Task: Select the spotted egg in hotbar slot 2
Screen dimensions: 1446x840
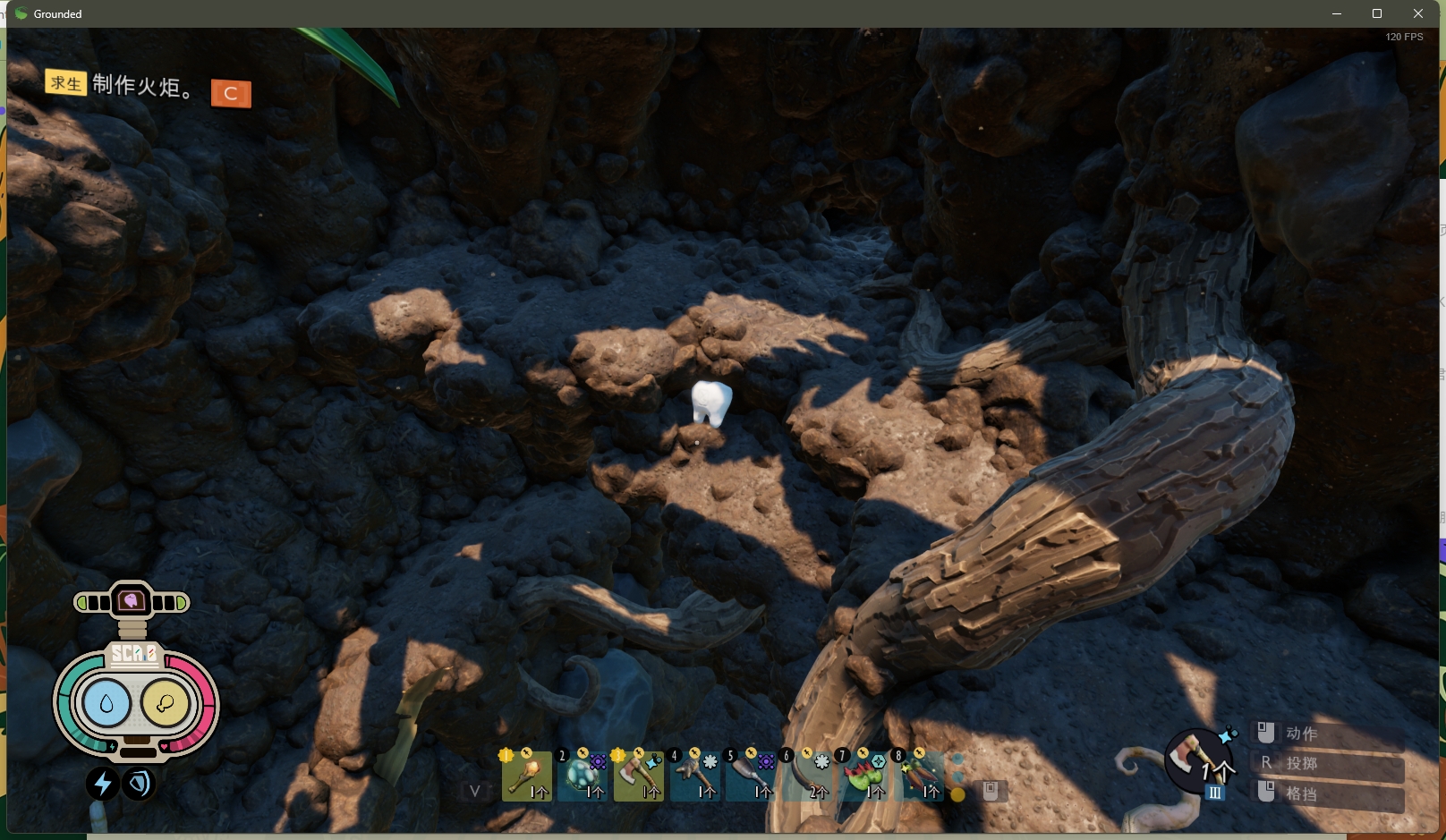Action: pyautogui.click(x=583, y=776)
